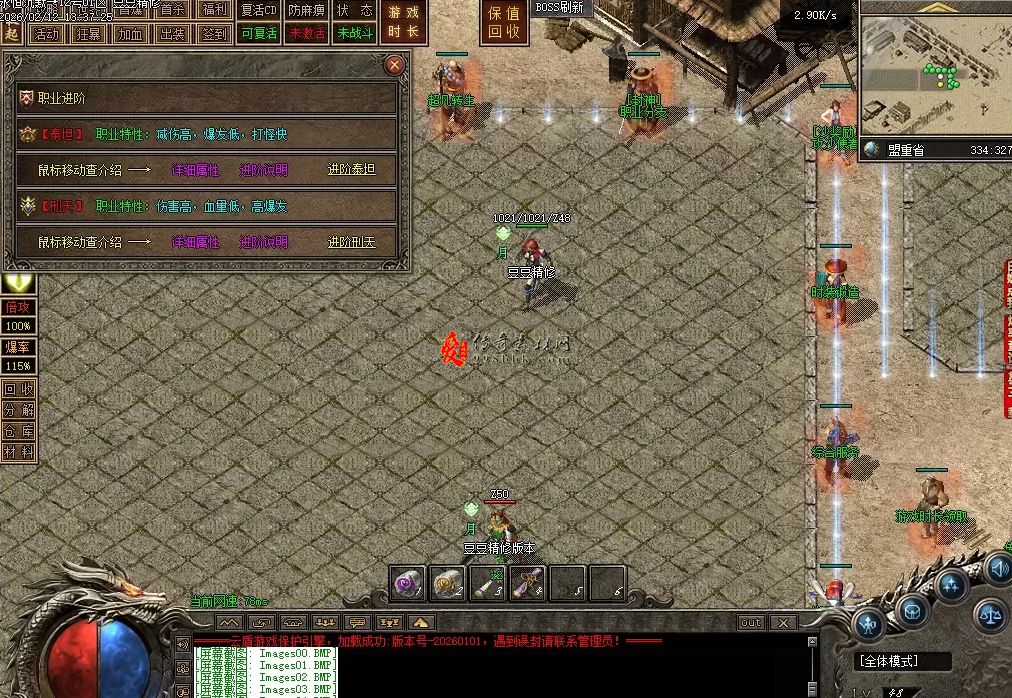Click the 狂暴 button
This screenshot has width=1012, height=698.
tap(88, 34)
